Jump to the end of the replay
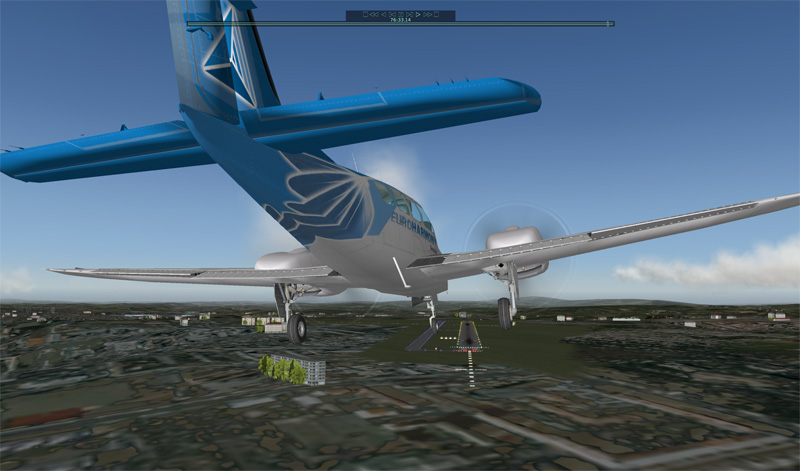The height and width of the screenshot is (471, 800). 436,15
